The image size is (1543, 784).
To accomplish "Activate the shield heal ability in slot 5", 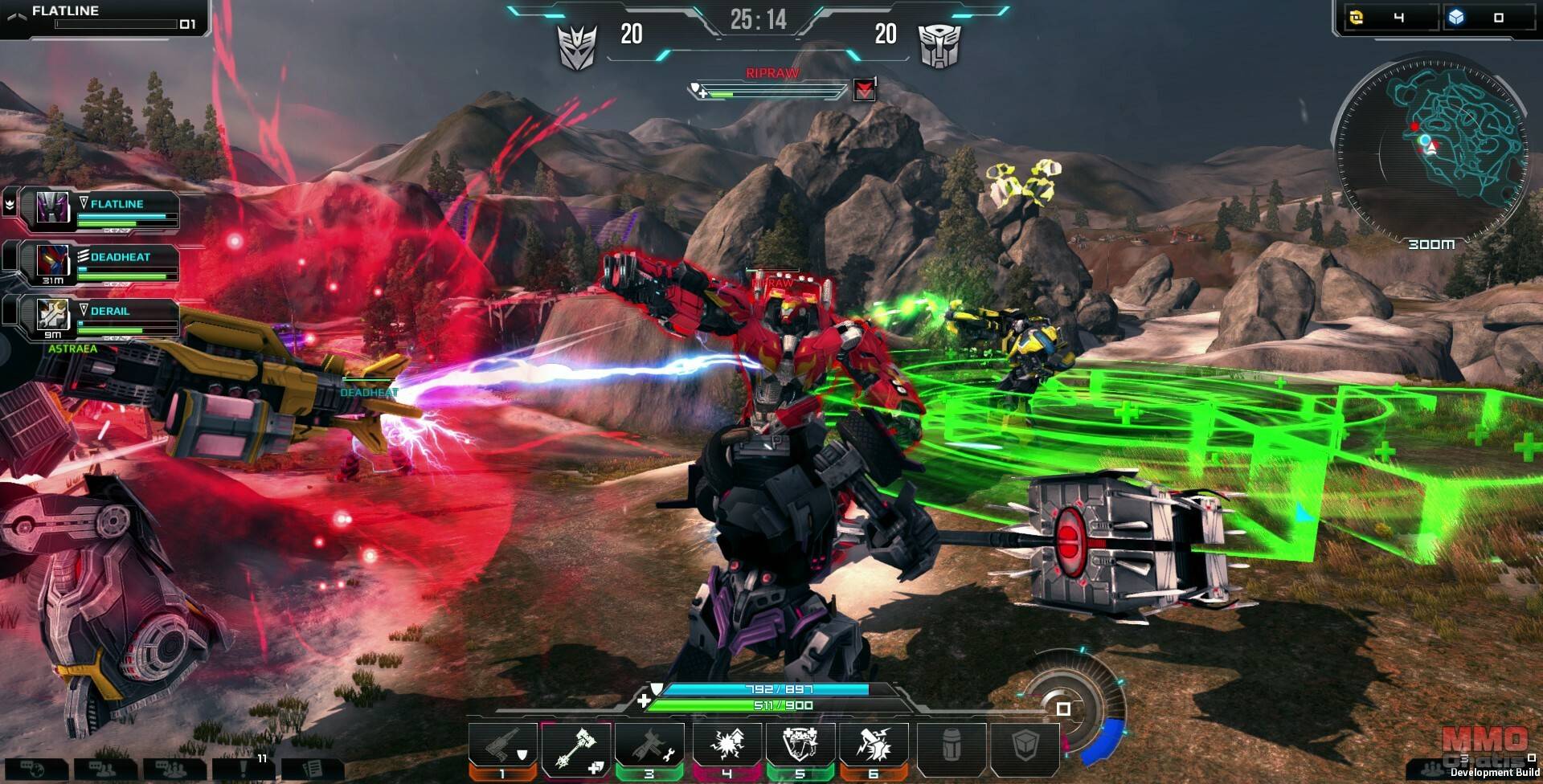I will 800,749.
